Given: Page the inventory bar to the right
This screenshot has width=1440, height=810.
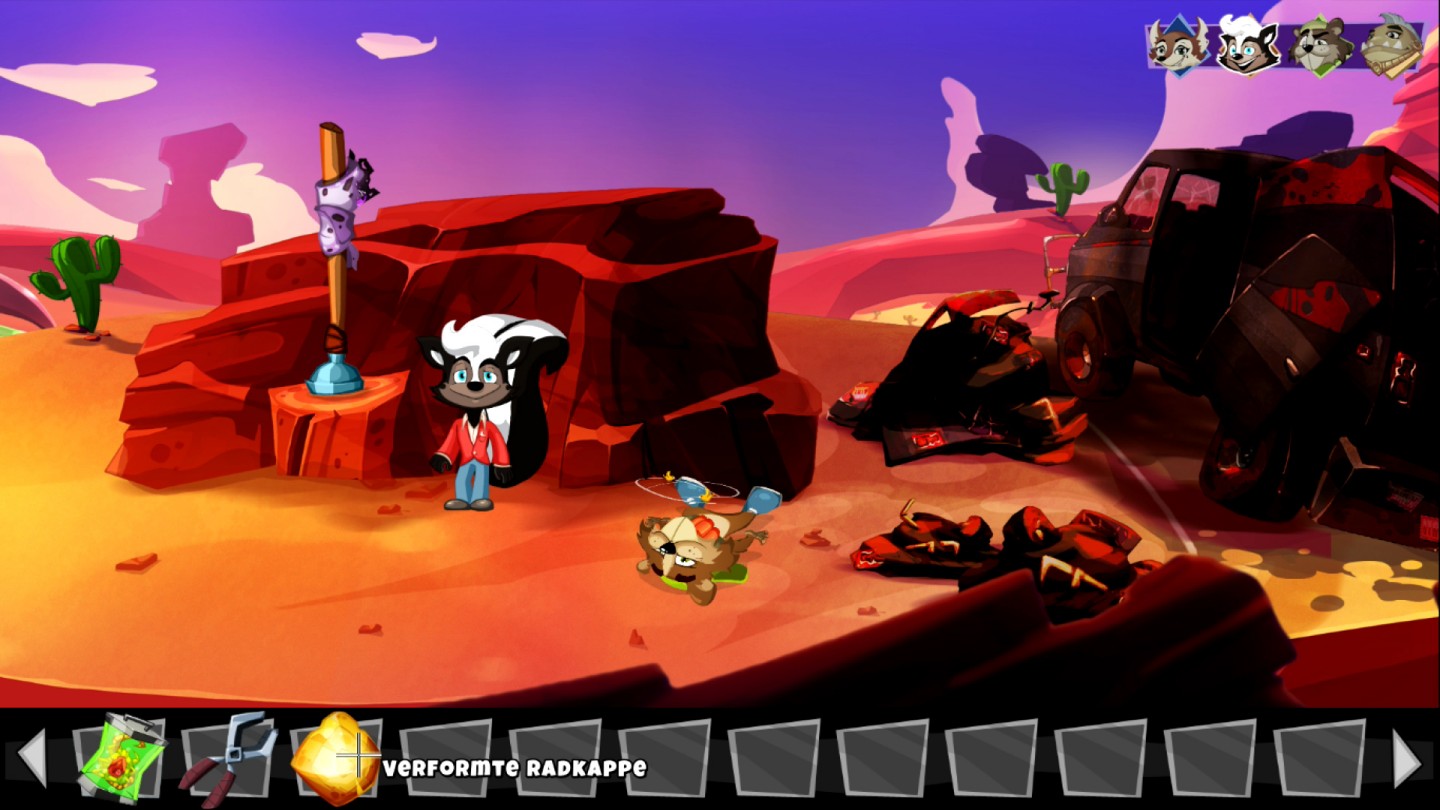Looking at the screenshot, I should pos(1406,758).
